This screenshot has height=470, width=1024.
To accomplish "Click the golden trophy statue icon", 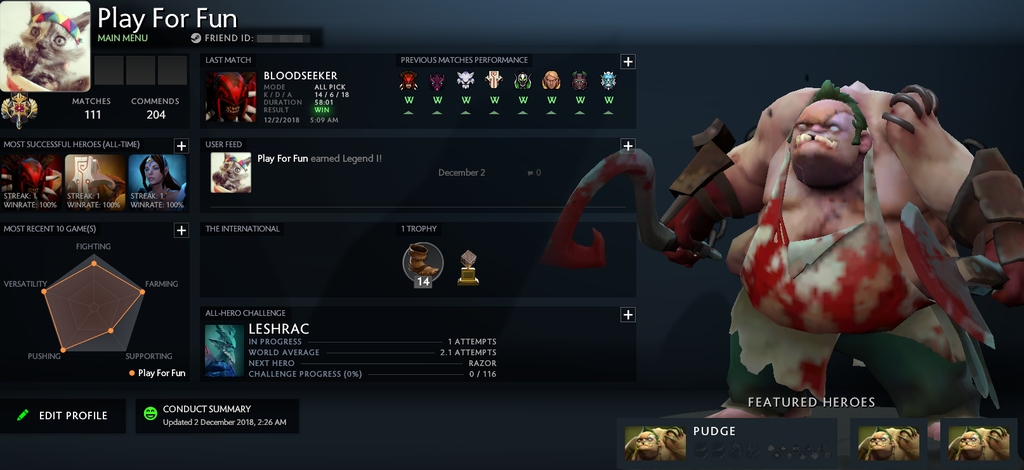I will (x=467, y=268).
